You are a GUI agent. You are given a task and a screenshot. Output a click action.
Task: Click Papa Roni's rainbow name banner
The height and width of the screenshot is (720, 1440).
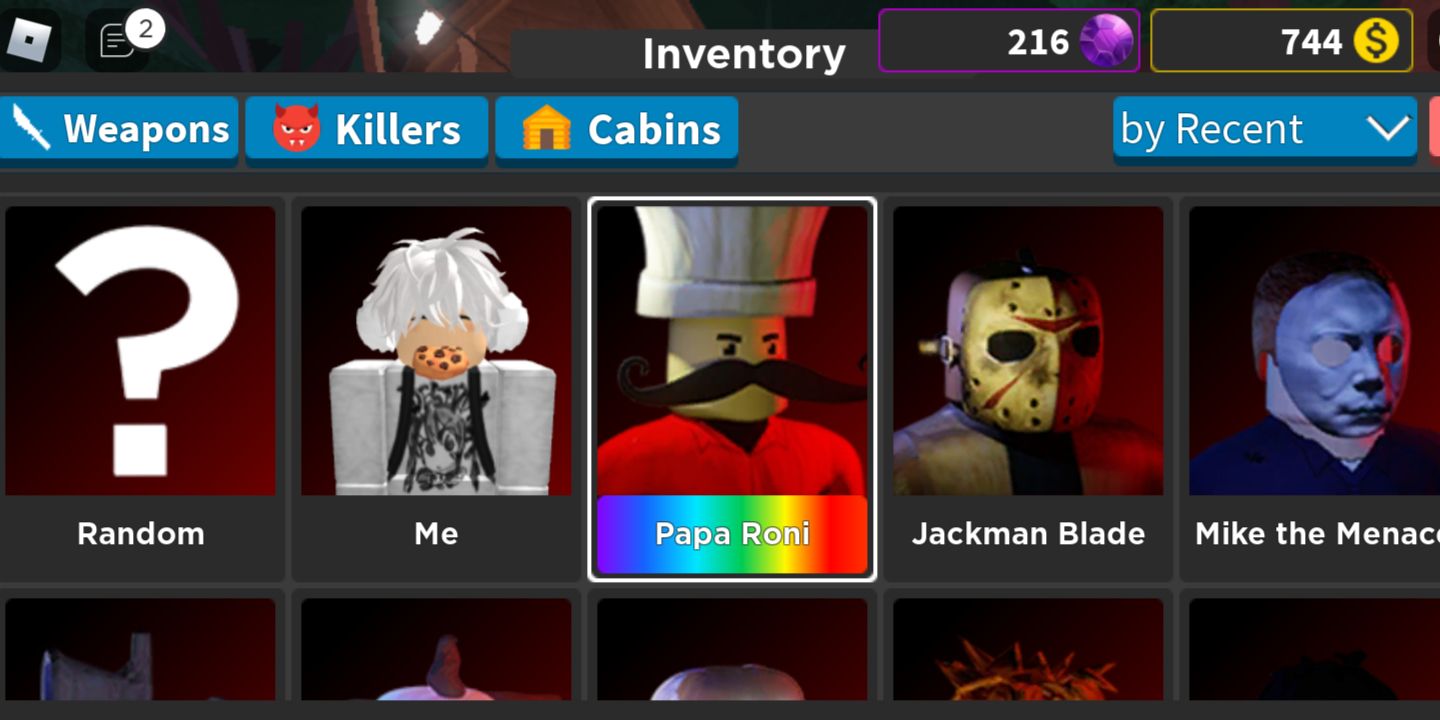(731, 533)
